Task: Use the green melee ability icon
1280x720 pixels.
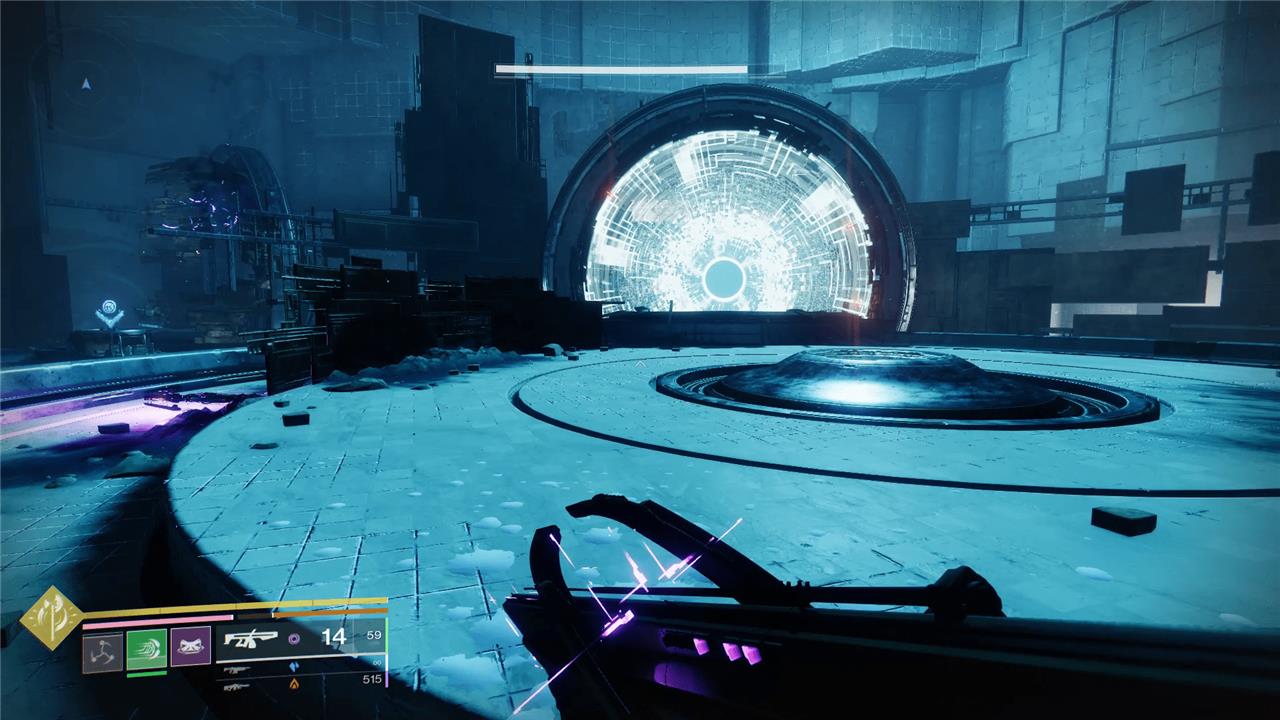Action: 146,649
